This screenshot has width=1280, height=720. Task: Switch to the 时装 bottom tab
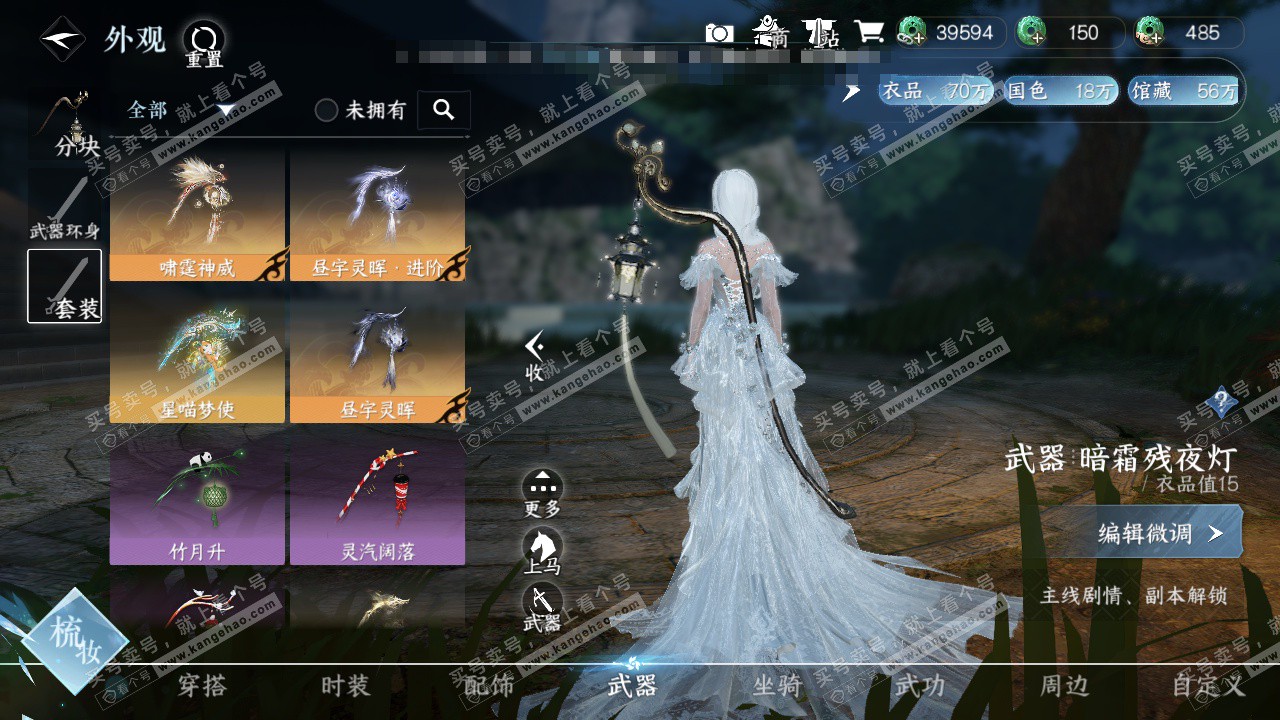tap(345, 686)
